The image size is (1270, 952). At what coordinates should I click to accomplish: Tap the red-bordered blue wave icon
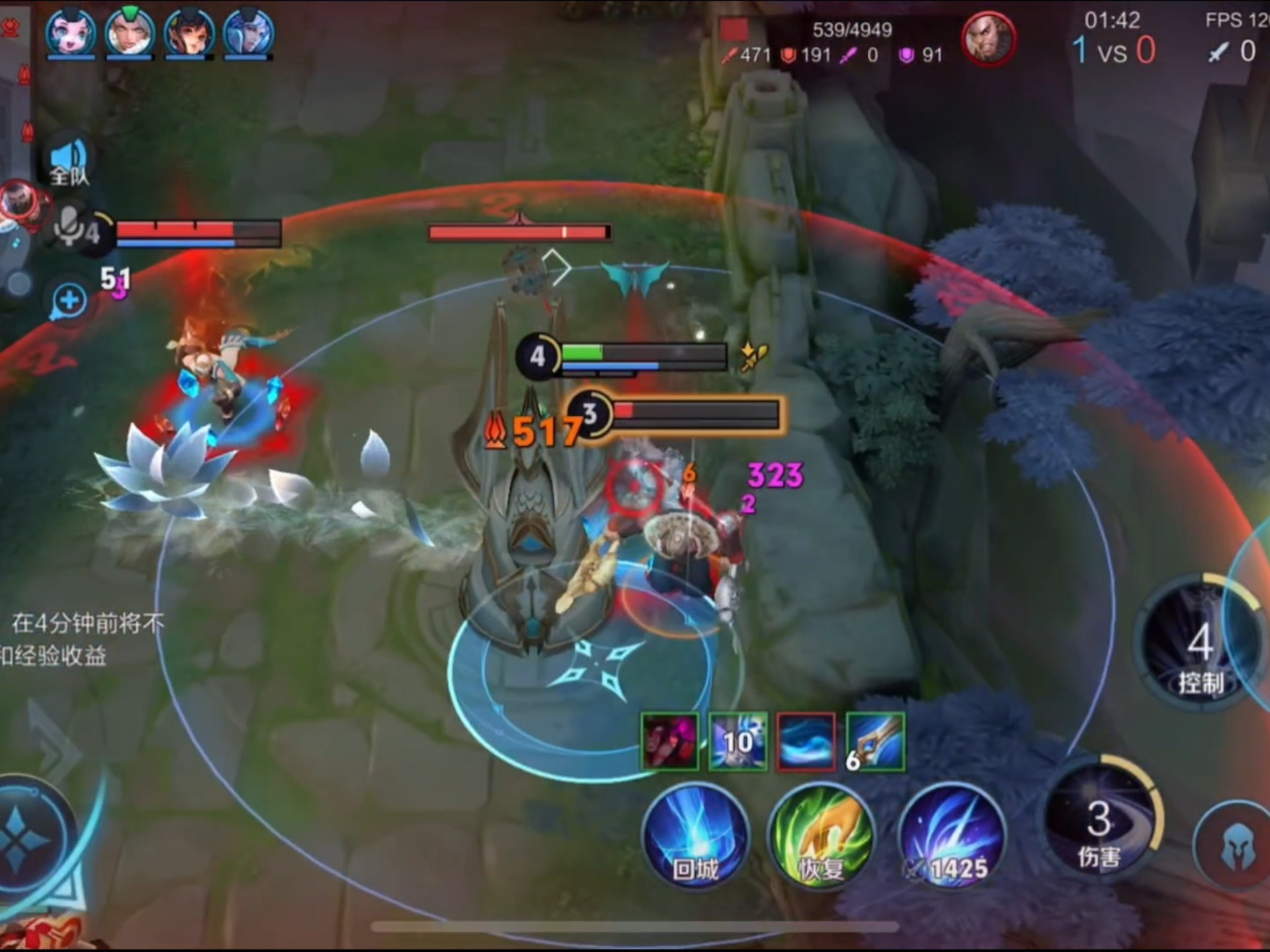tap(806, 741)
